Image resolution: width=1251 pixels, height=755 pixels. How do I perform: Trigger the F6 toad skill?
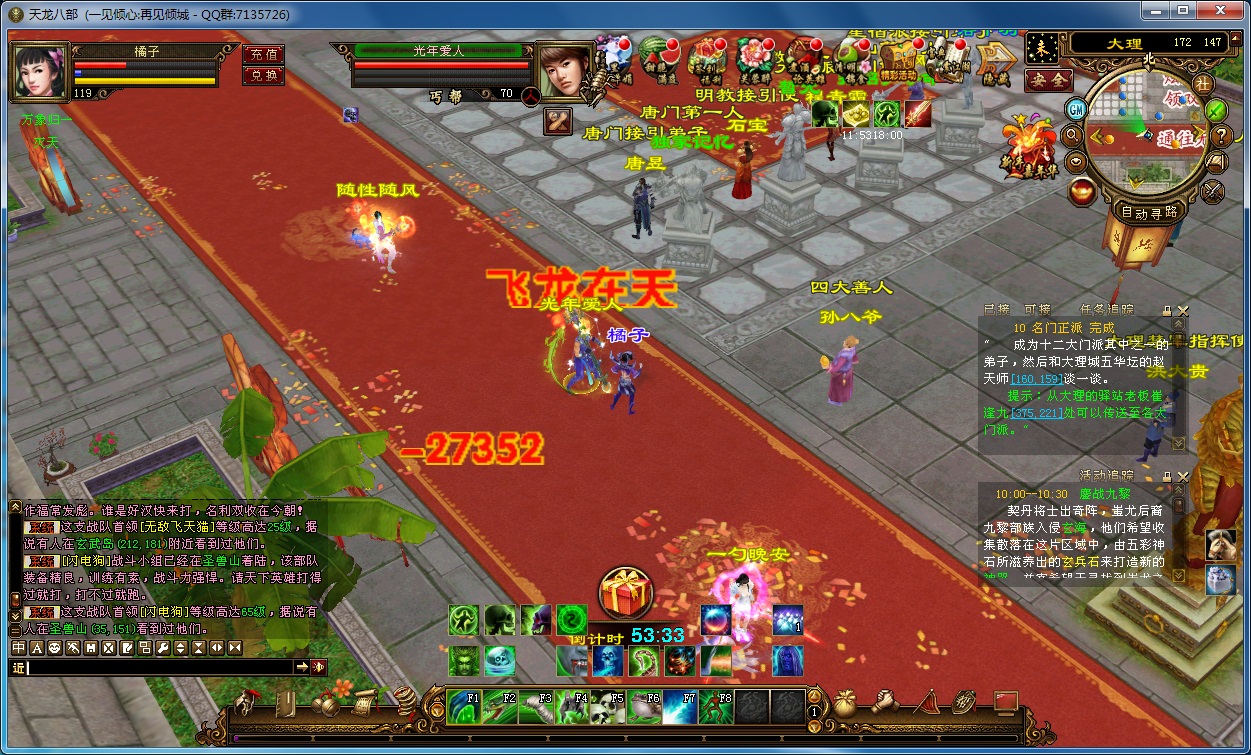click(644, 705)
